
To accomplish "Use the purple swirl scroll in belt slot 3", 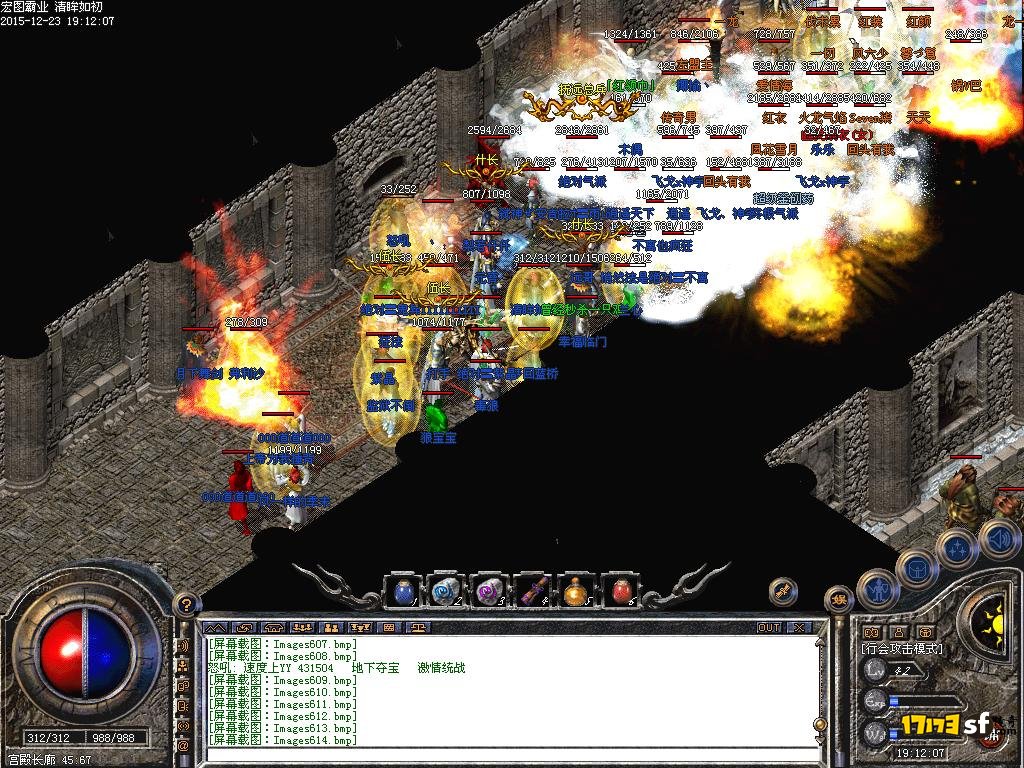I will point(487,591).
